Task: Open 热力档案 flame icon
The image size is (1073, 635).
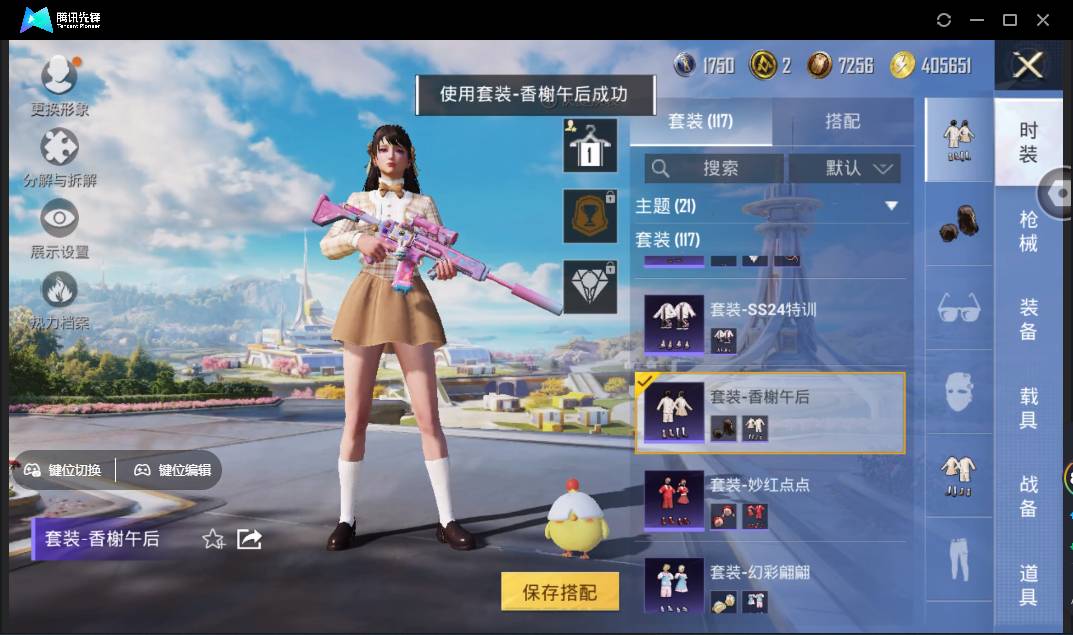Action: tap(59, 292)
